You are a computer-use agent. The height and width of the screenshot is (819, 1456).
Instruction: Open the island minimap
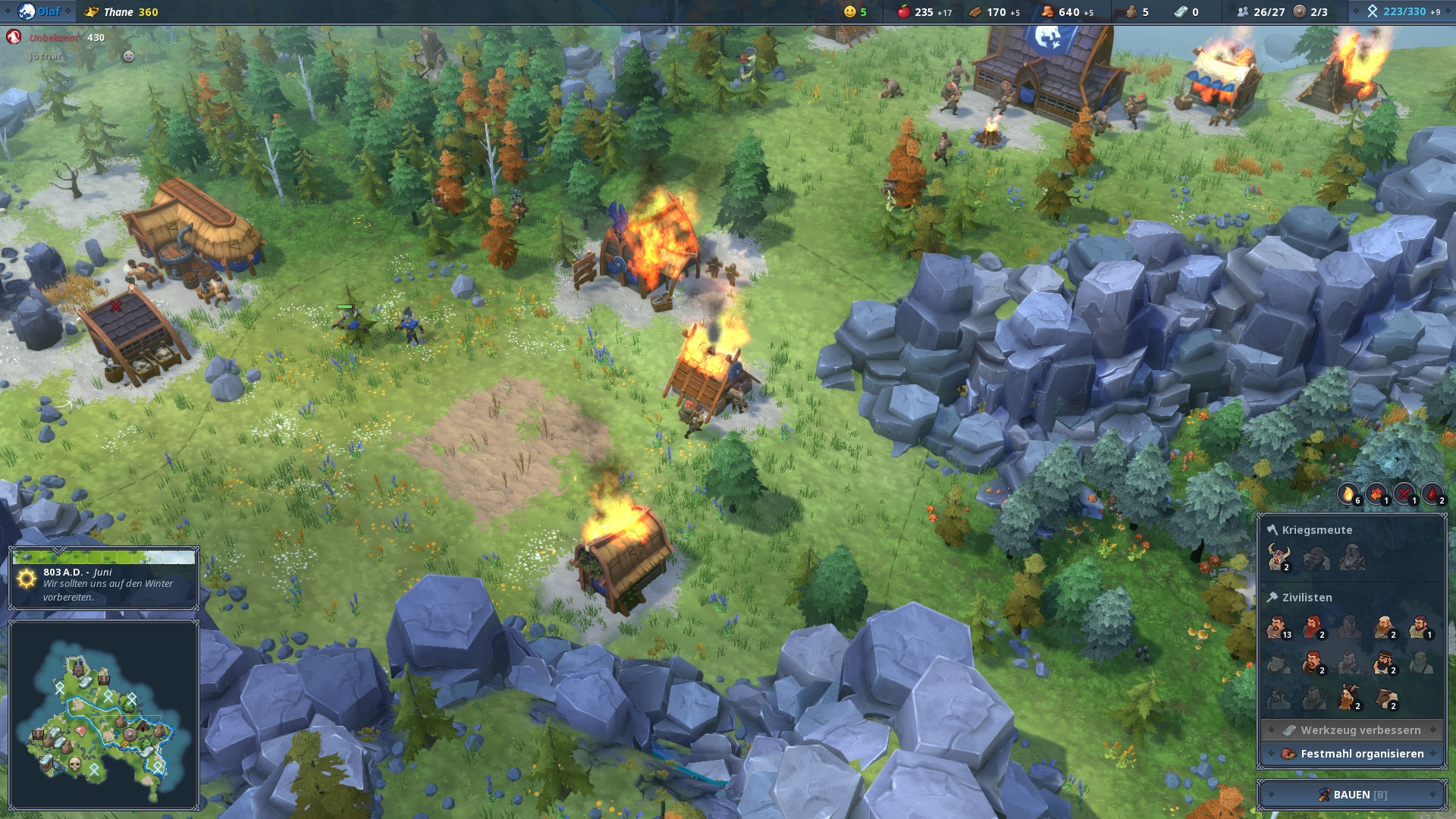104,714
